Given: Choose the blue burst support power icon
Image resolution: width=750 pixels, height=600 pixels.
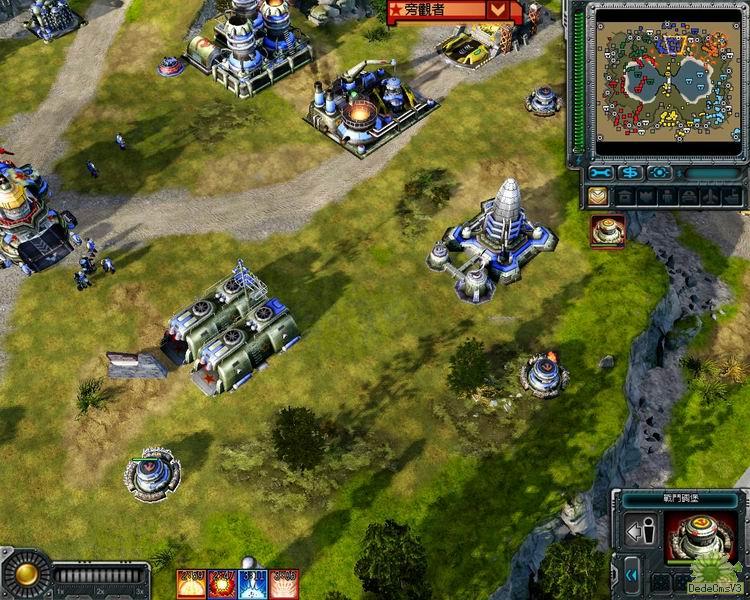Looking at the screenshot, I should point(253,583).
